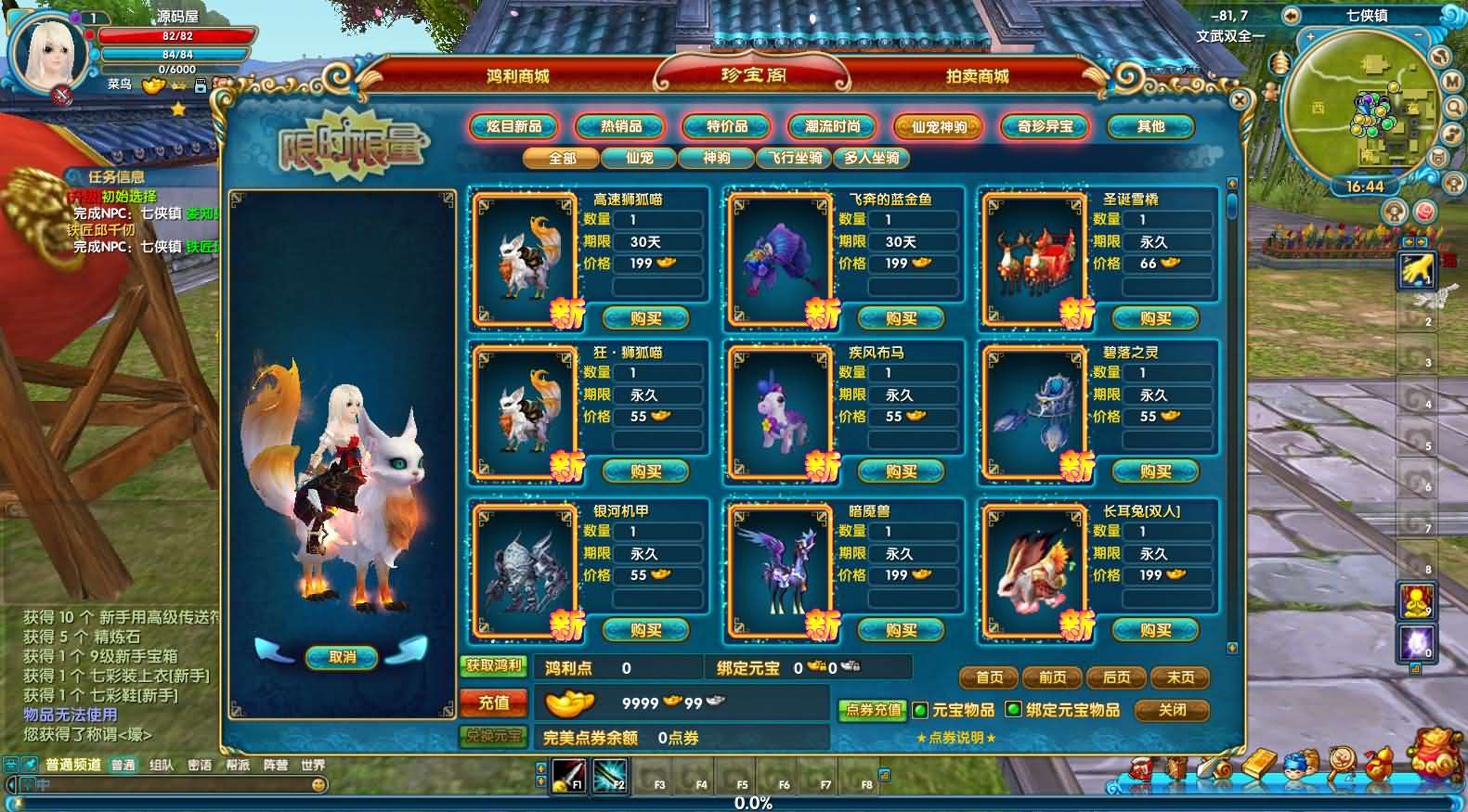This screenshot has height=812, width=1468.
Task: Filter by 多人坐骑 sub-tab
Action: click(872, 158)
